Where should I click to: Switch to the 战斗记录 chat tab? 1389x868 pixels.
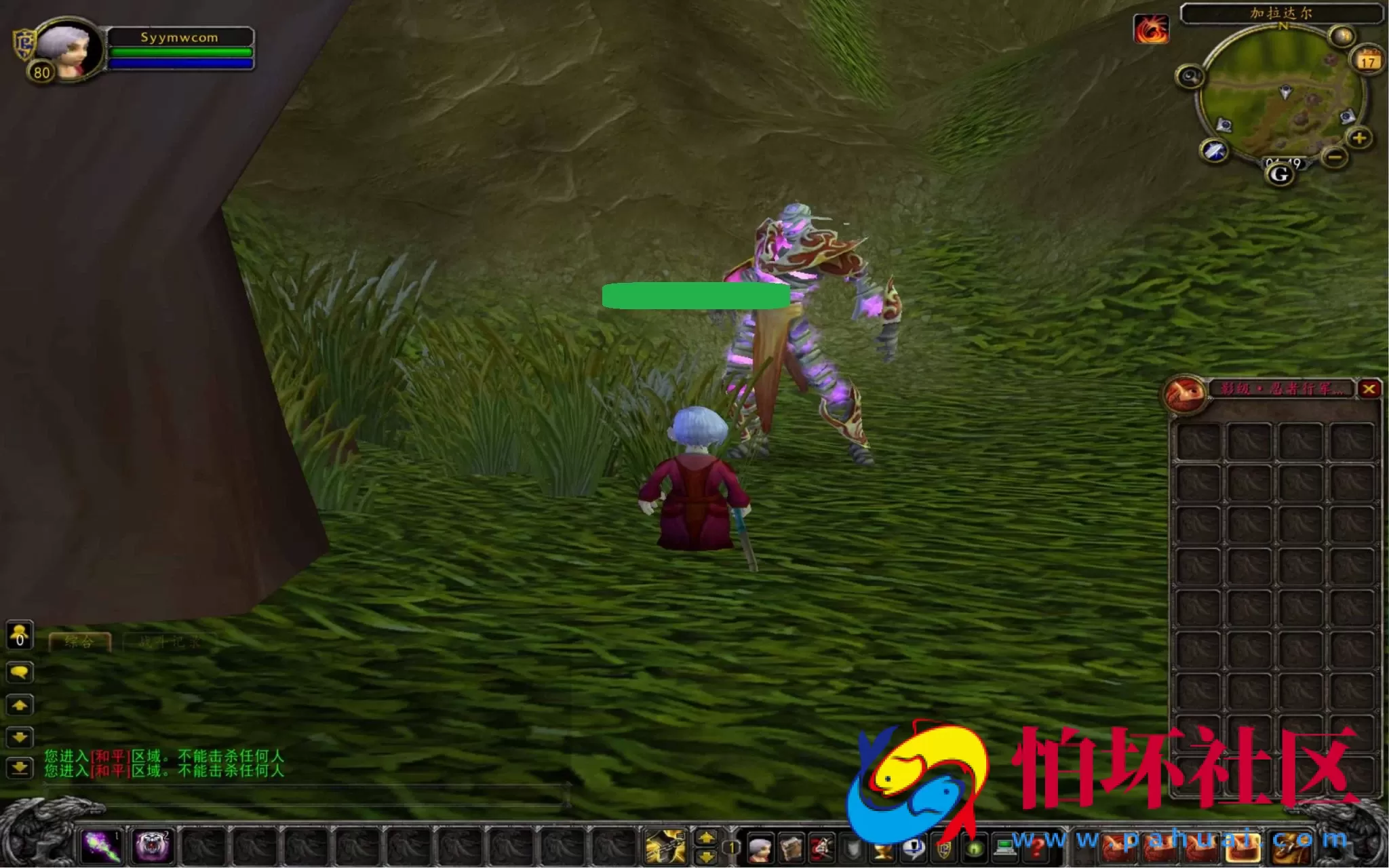point(169,642)
